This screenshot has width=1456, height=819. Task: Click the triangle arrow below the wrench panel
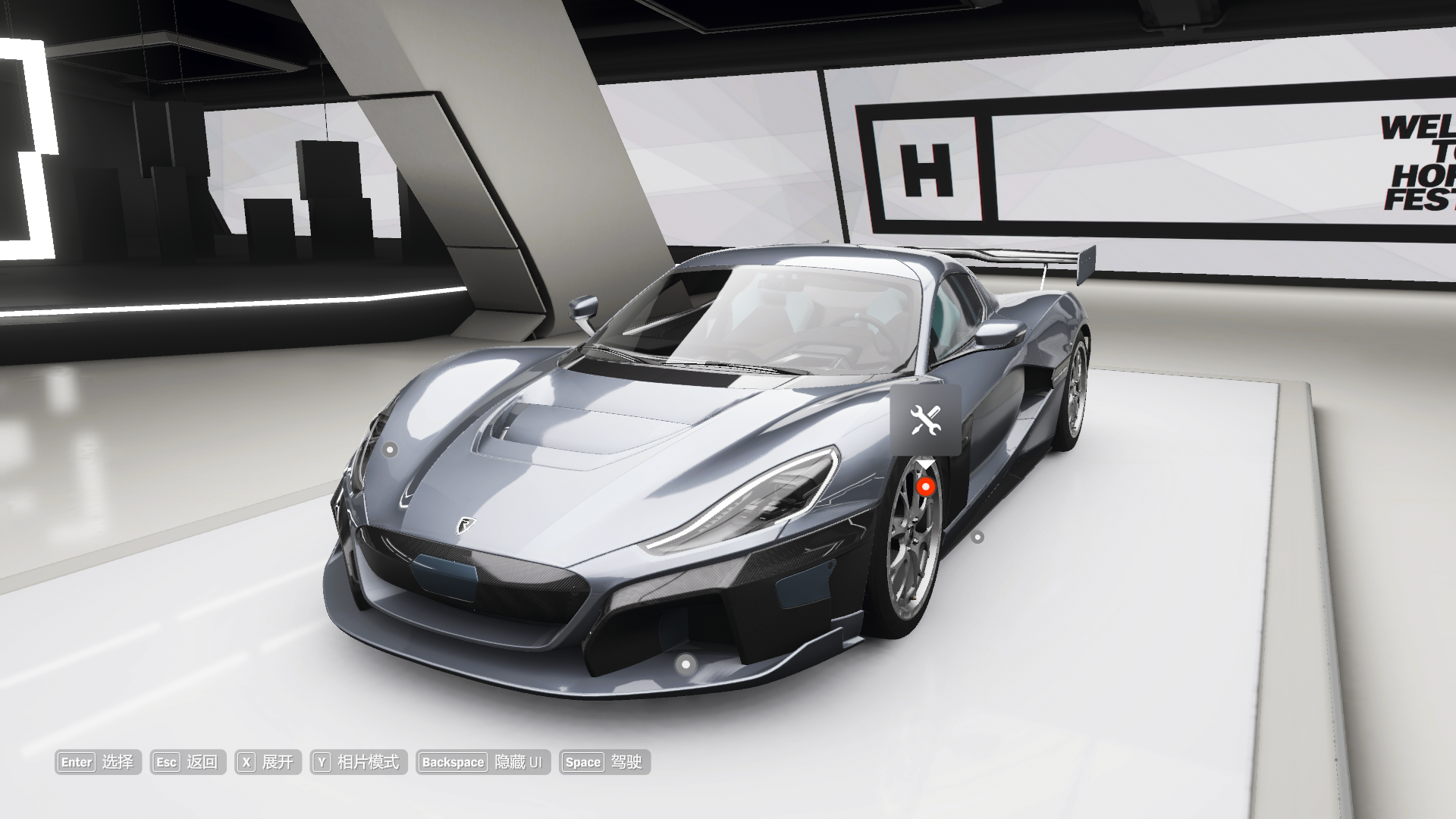tap(925, 464)
